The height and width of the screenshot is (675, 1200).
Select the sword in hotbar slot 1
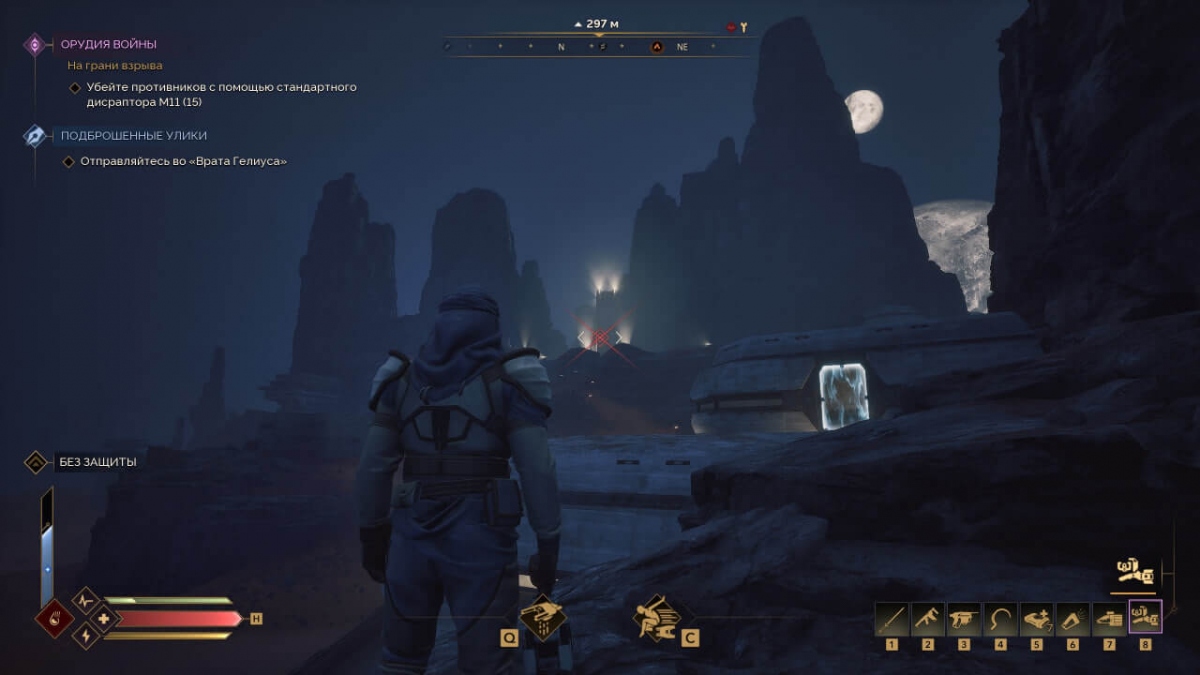click(891, 619)
